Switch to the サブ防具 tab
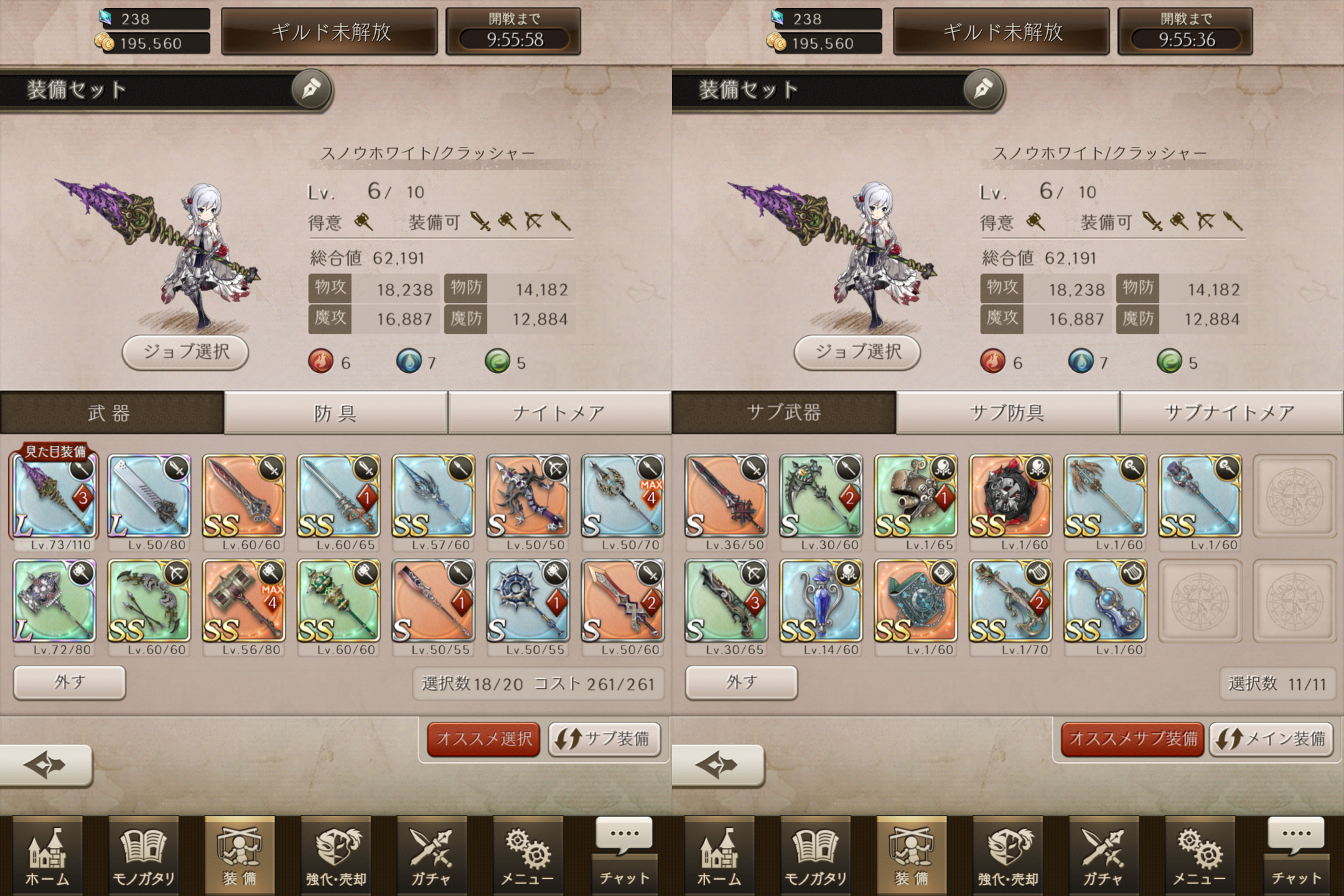Viewport: 1344px width, 896px height. [1007, 413]
